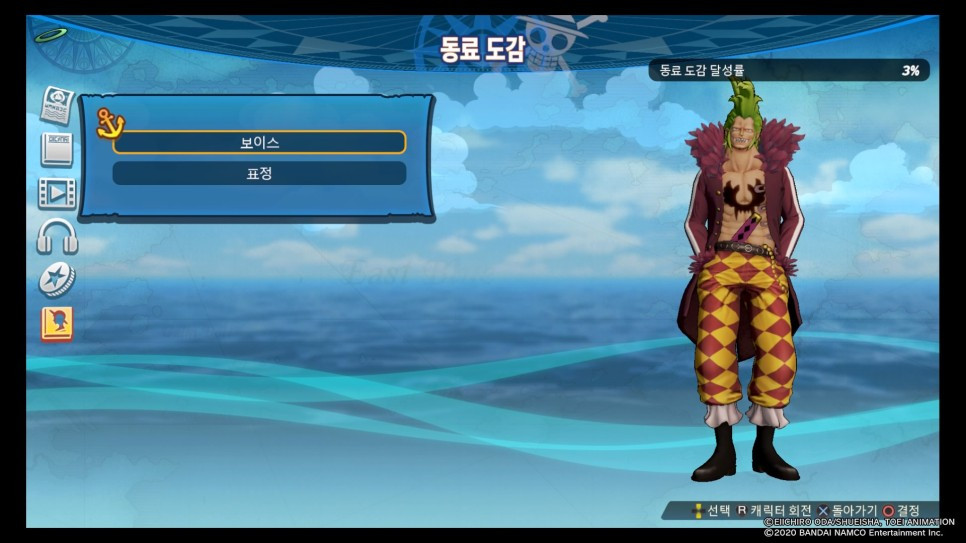Choose the 표정 (Expression) menu entry
Screen dimensions: 966x543
click(x=259, y=173)
